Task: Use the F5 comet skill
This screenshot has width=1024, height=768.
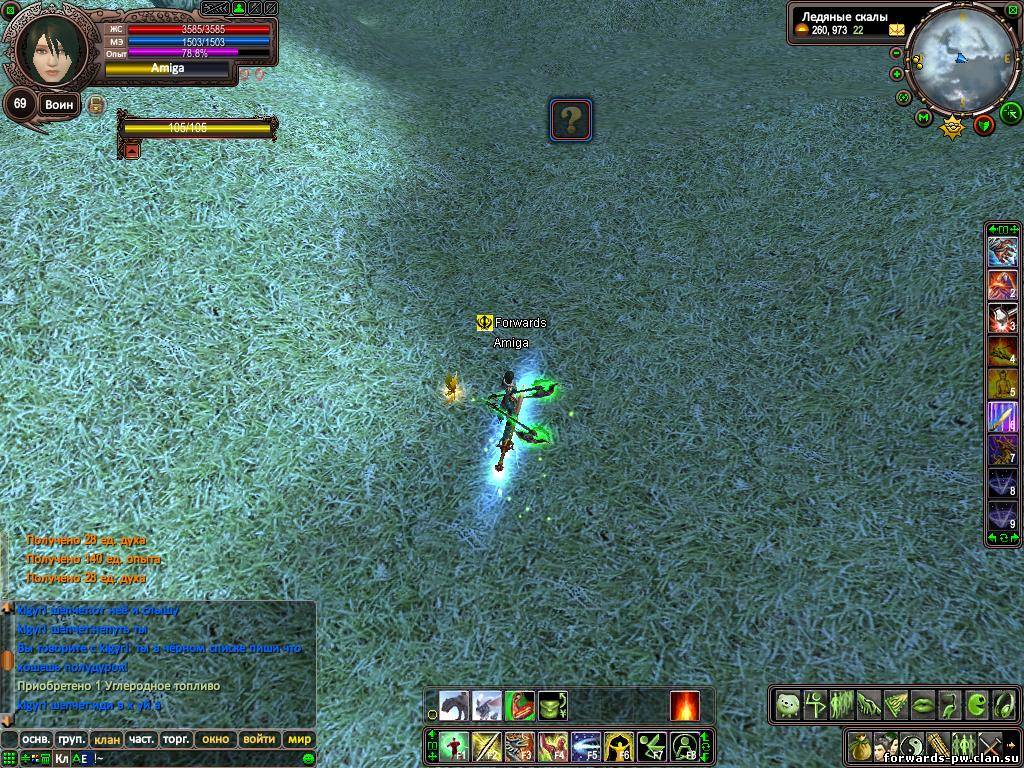Action: pyautogui.click(x=586, y=746)
